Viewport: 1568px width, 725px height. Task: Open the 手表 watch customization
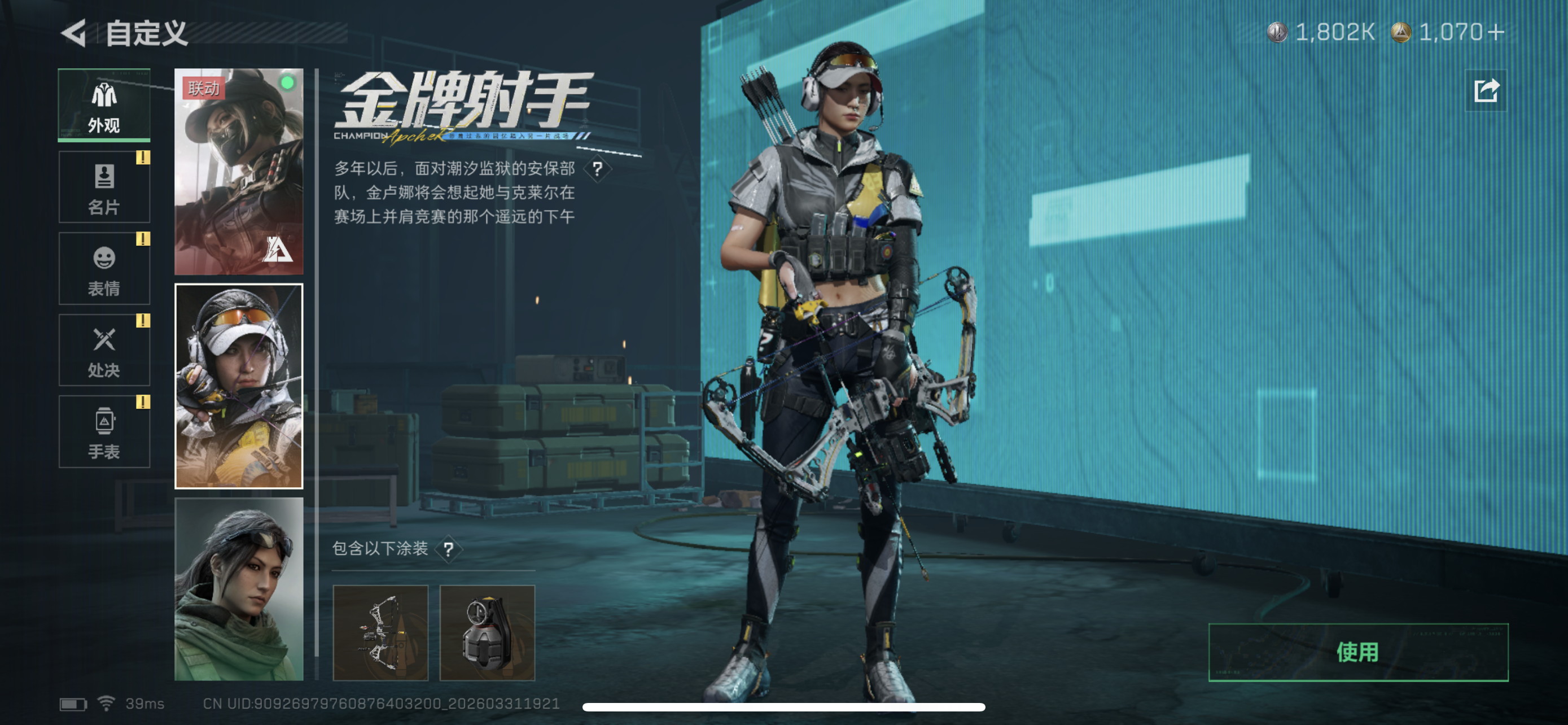103,432
